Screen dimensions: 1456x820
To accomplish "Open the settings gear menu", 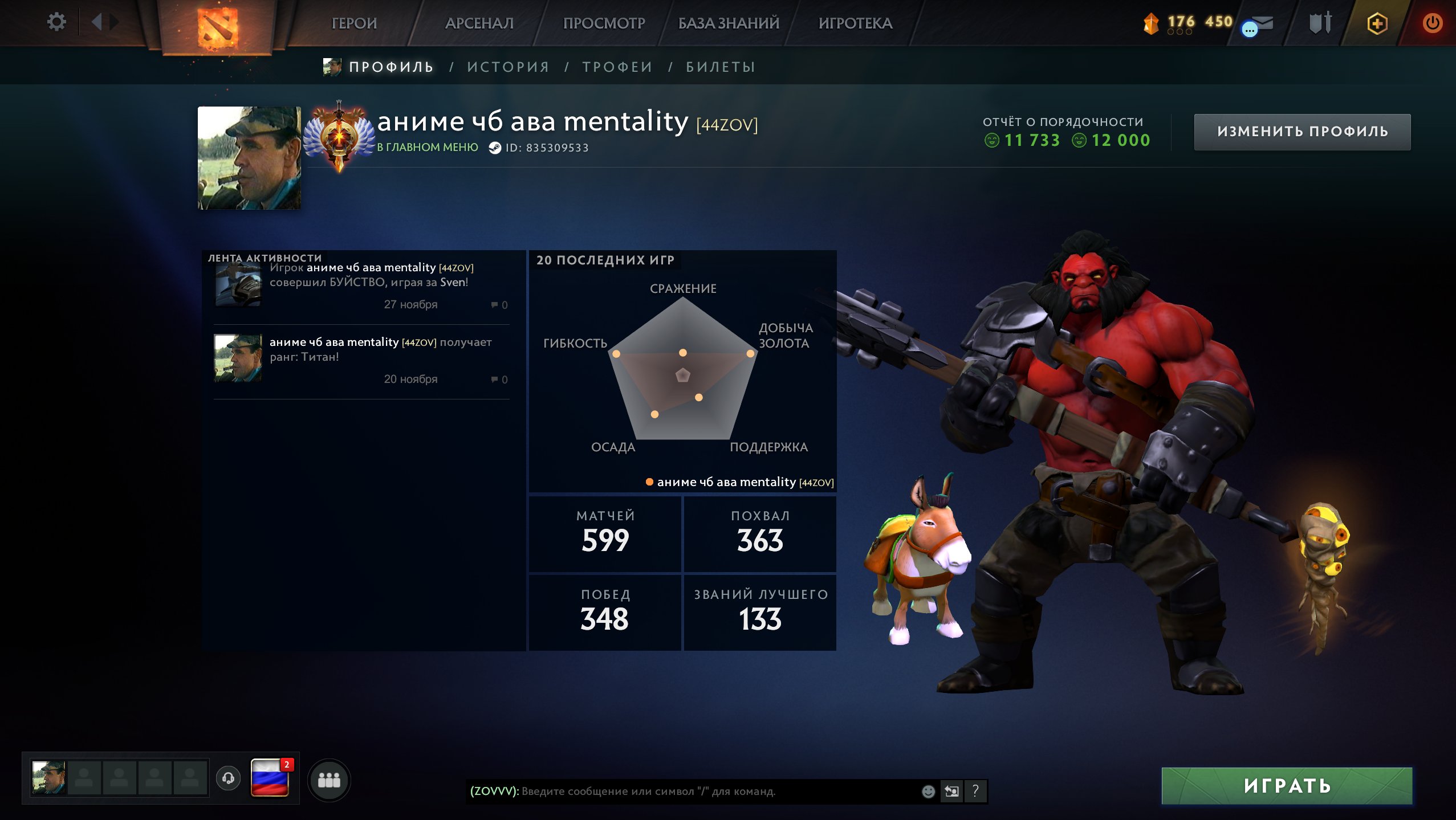I will pos(56,22).
